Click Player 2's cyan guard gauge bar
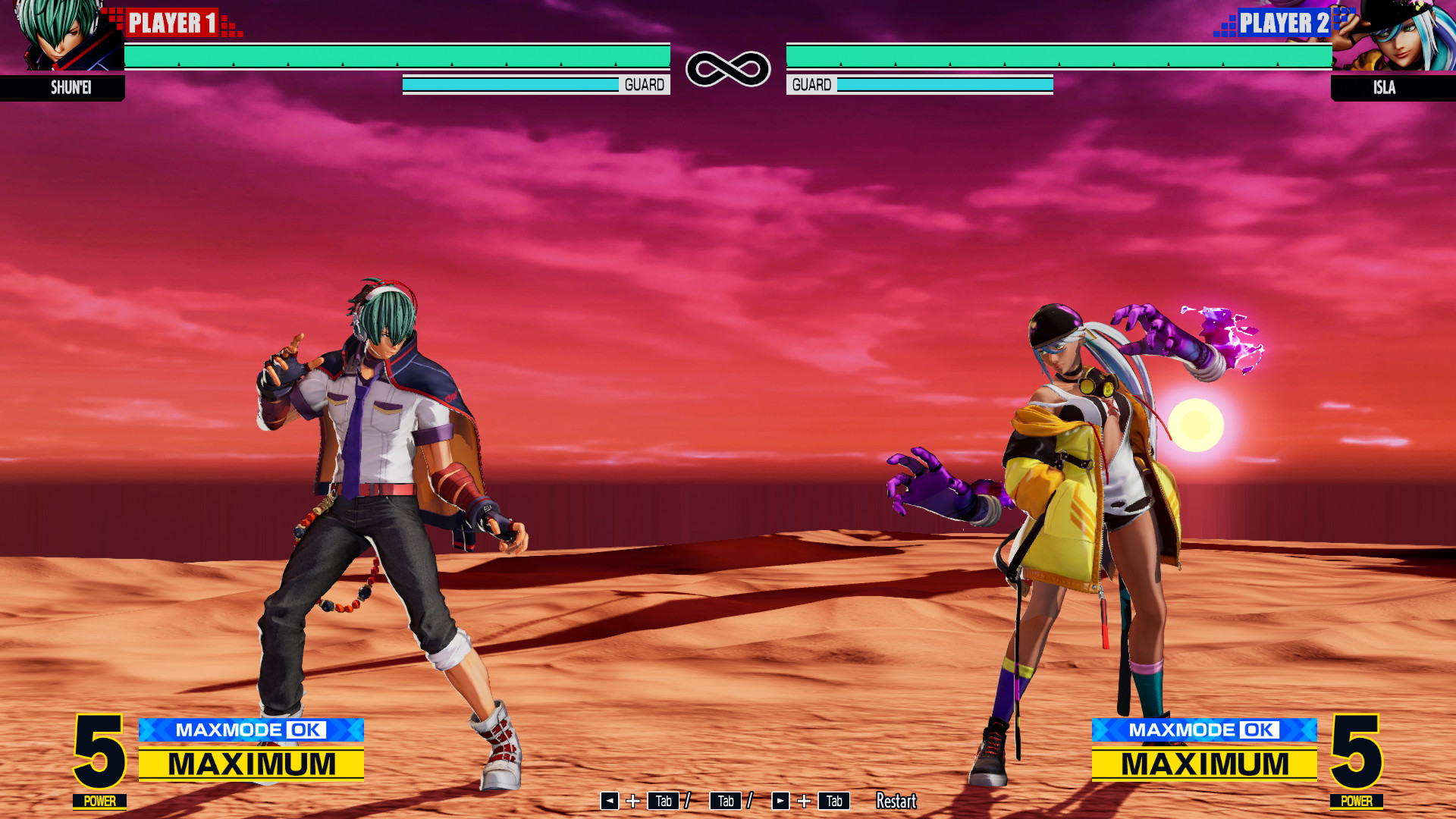Image resolution: width=1456 pixels, height=819 pixels. (943, 84)
